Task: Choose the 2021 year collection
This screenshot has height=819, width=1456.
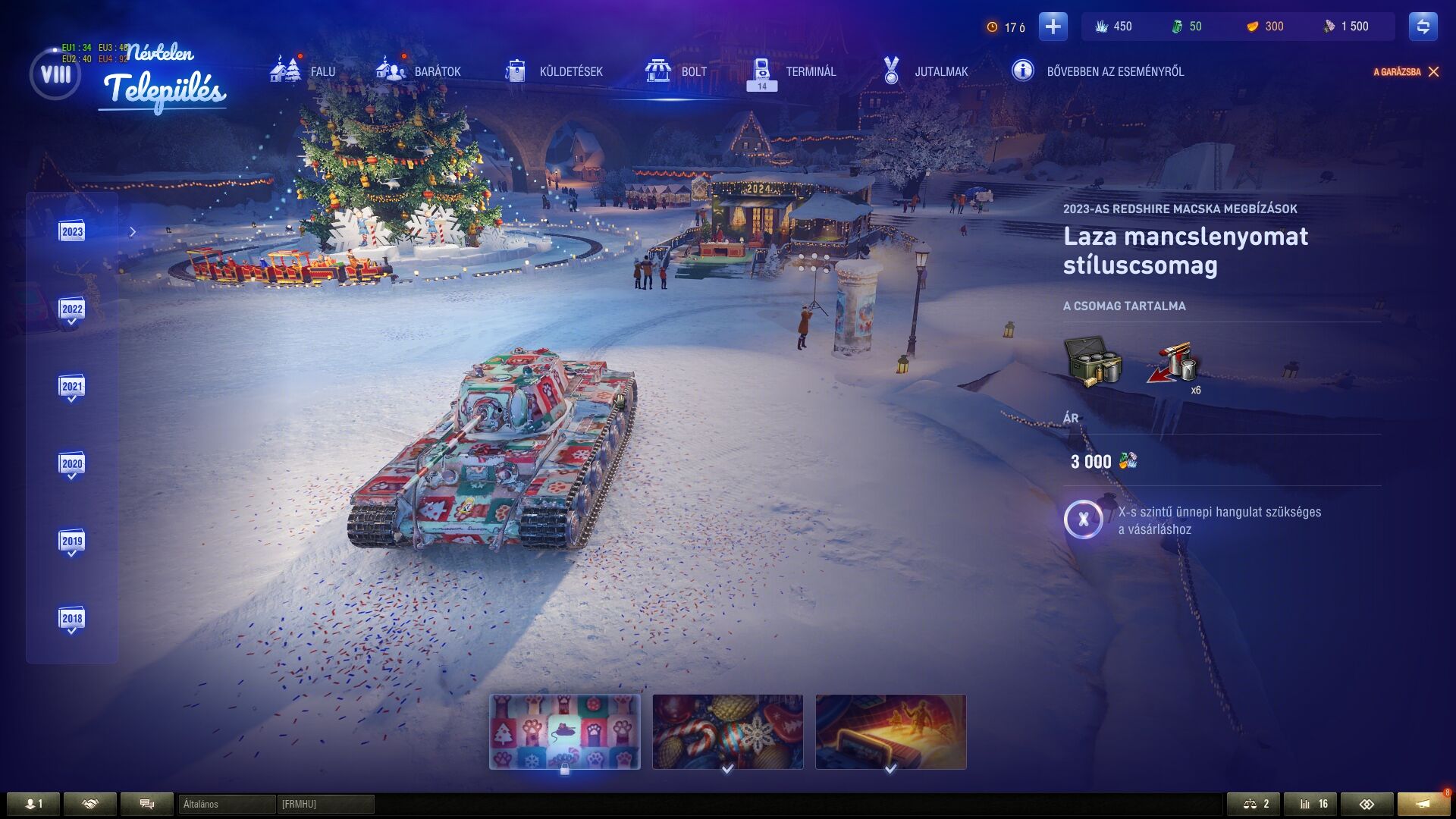Action: click(72, 387)
